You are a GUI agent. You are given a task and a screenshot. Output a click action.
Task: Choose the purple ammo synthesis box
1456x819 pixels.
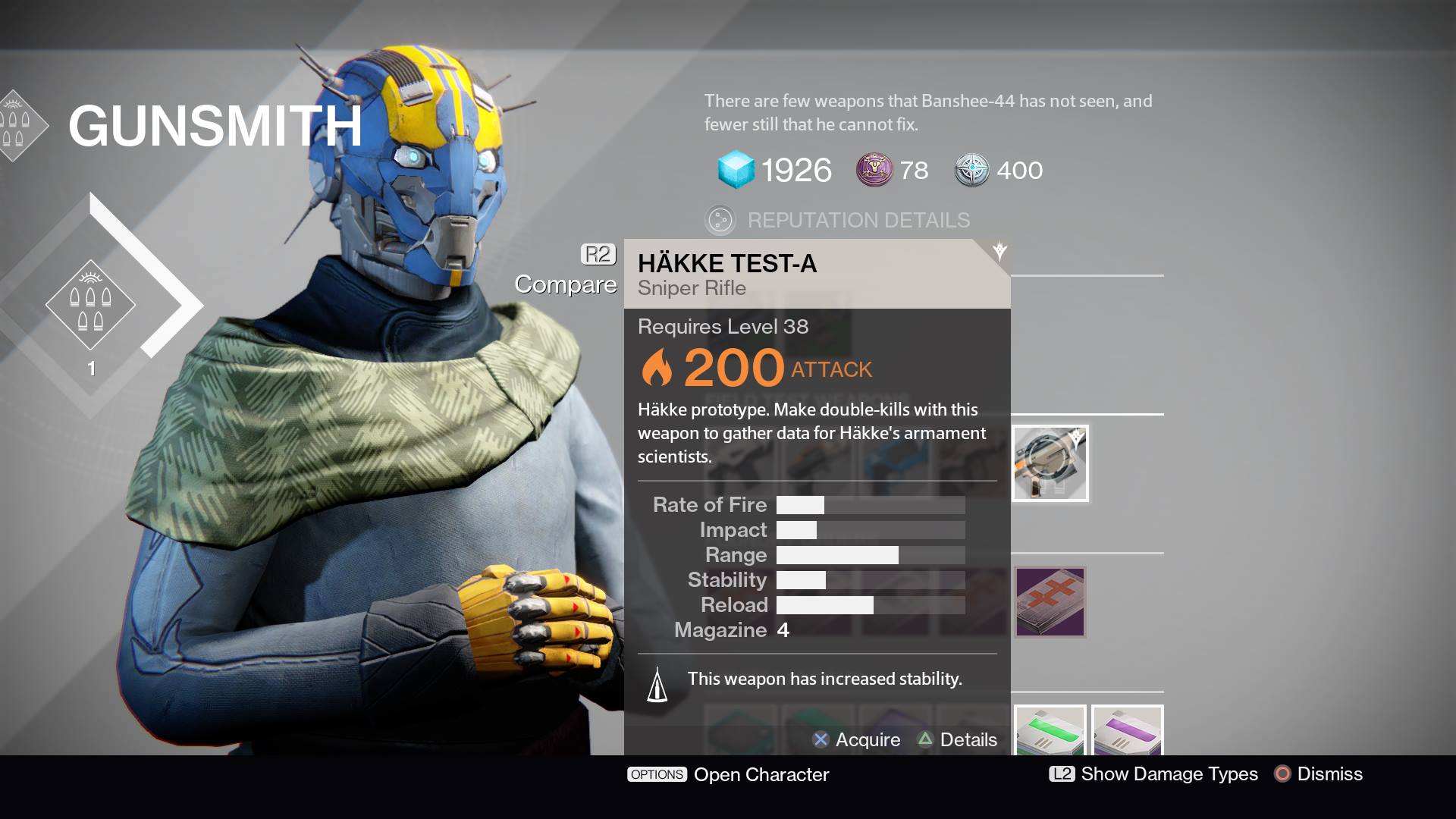(x=1127, y=731)
